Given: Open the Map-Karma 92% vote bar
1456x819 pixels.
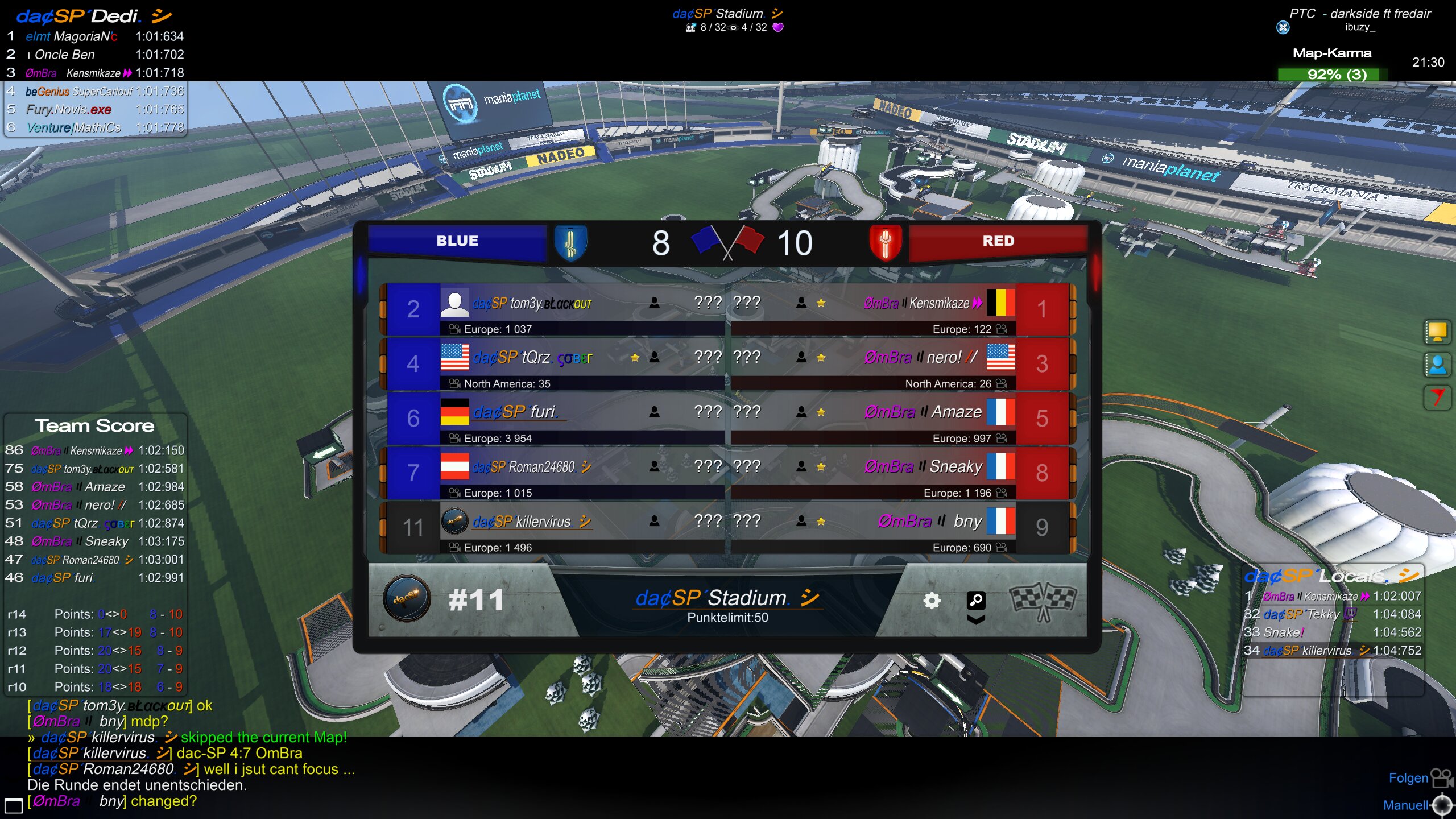Looking at the screenshot, I should (1332, 75).
